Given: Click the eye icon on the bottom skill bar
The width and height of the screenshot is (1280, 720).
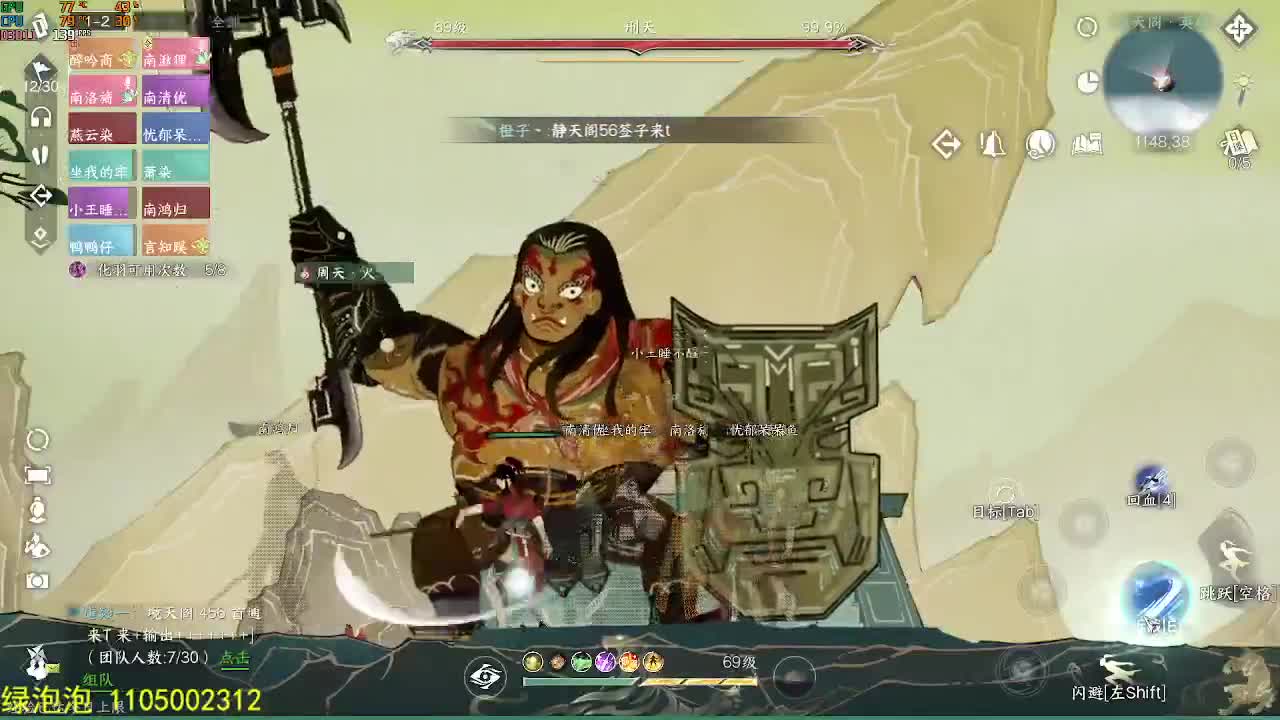Looking at the screenshot, I should tap(487, 677).
